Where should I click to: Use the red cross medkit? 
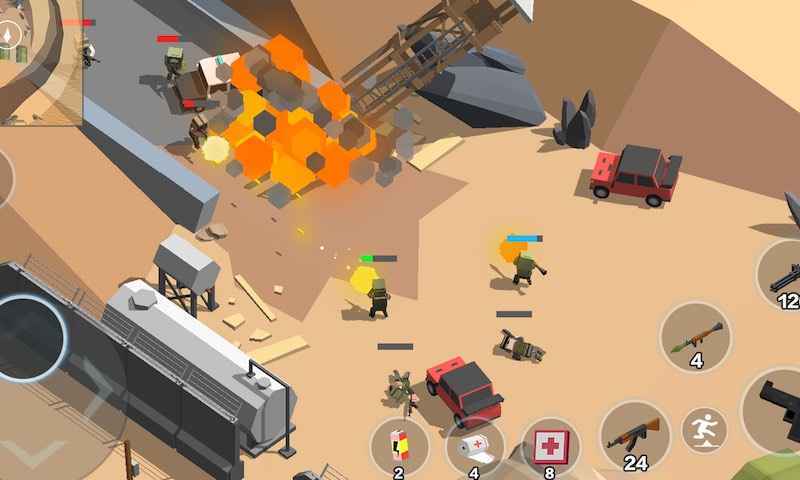(549, 445)
